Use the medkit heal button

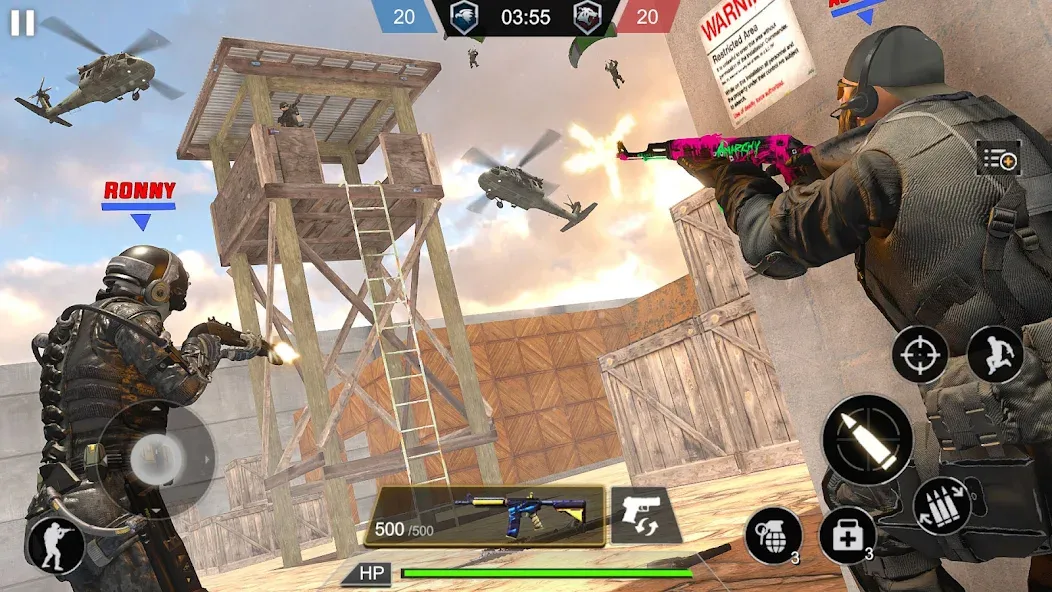click(847, 535)
